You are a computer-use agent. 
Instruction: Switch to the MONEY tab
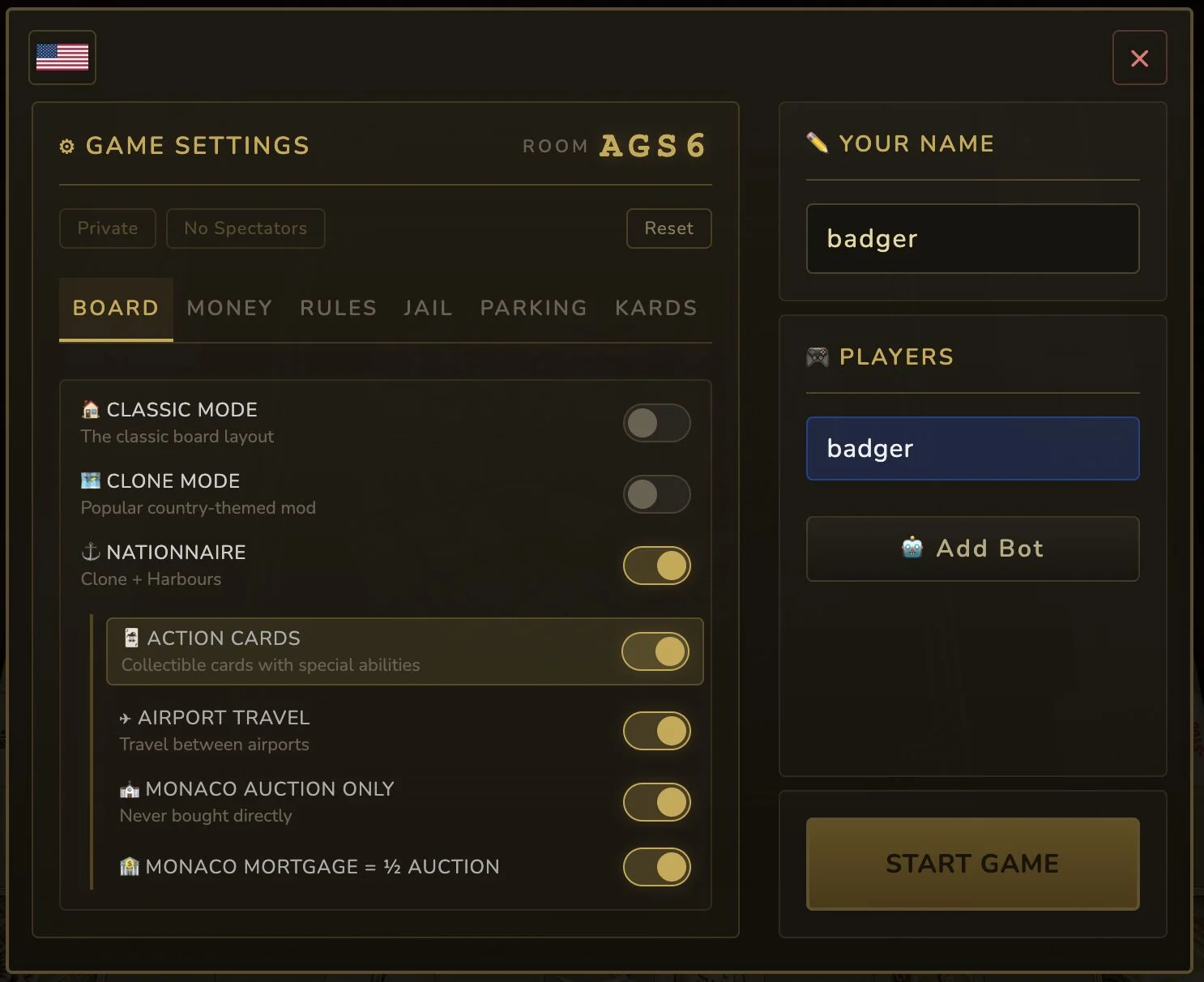pyautogui.click(x=229, y=308)
